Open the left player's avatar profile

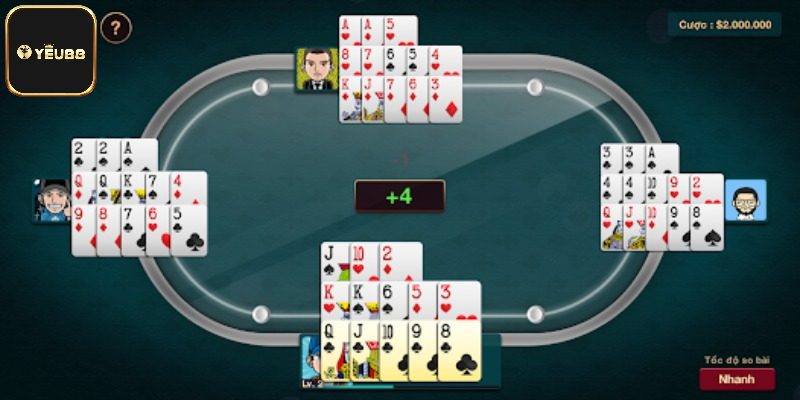tap(54, 201)
